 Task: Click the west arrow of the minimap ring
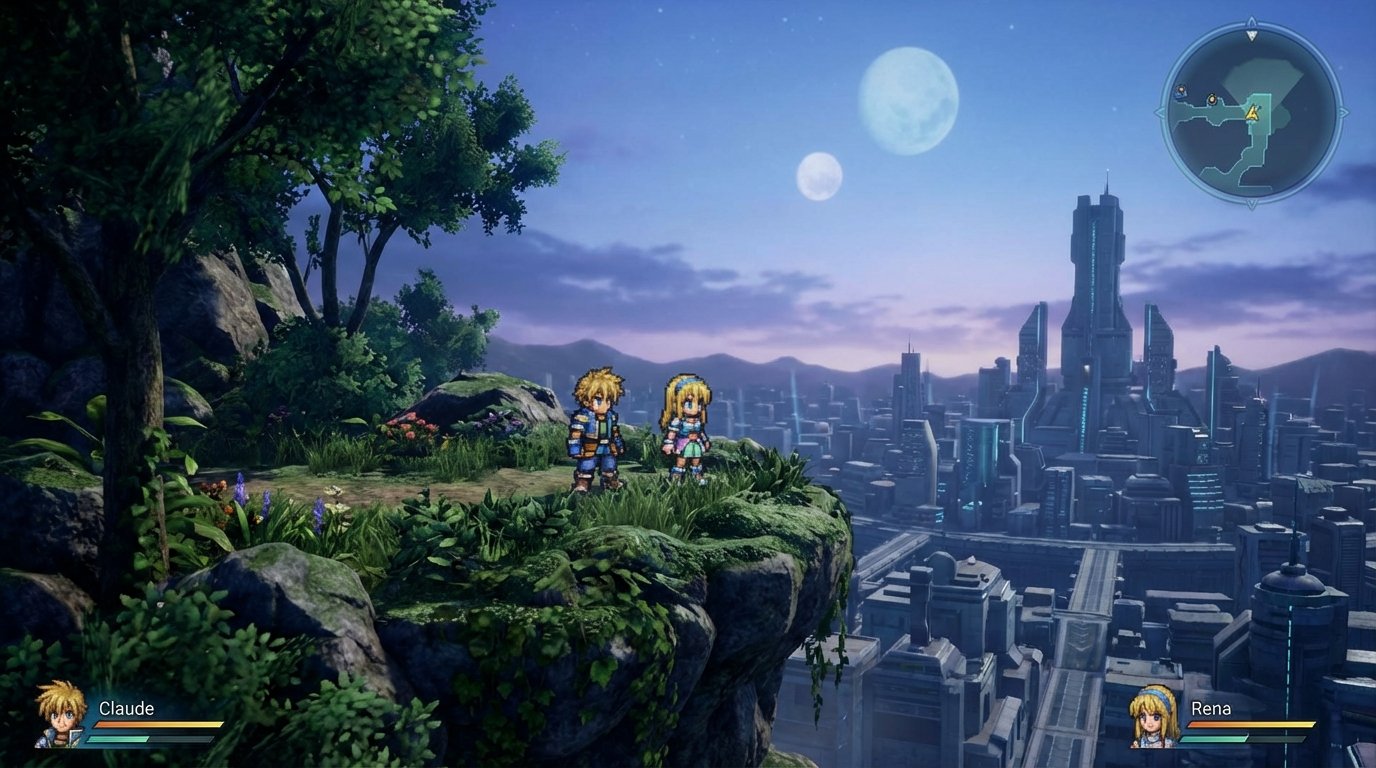coord(1161,110)
